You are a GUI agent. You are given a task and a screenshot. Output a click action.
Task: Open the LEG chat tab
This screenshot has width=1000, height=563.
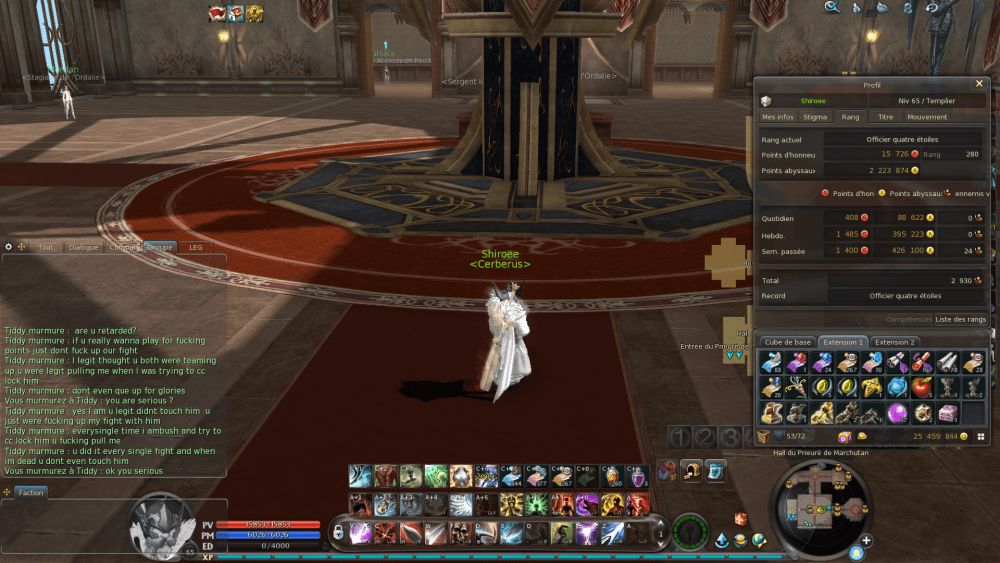(x=195, y=247)
